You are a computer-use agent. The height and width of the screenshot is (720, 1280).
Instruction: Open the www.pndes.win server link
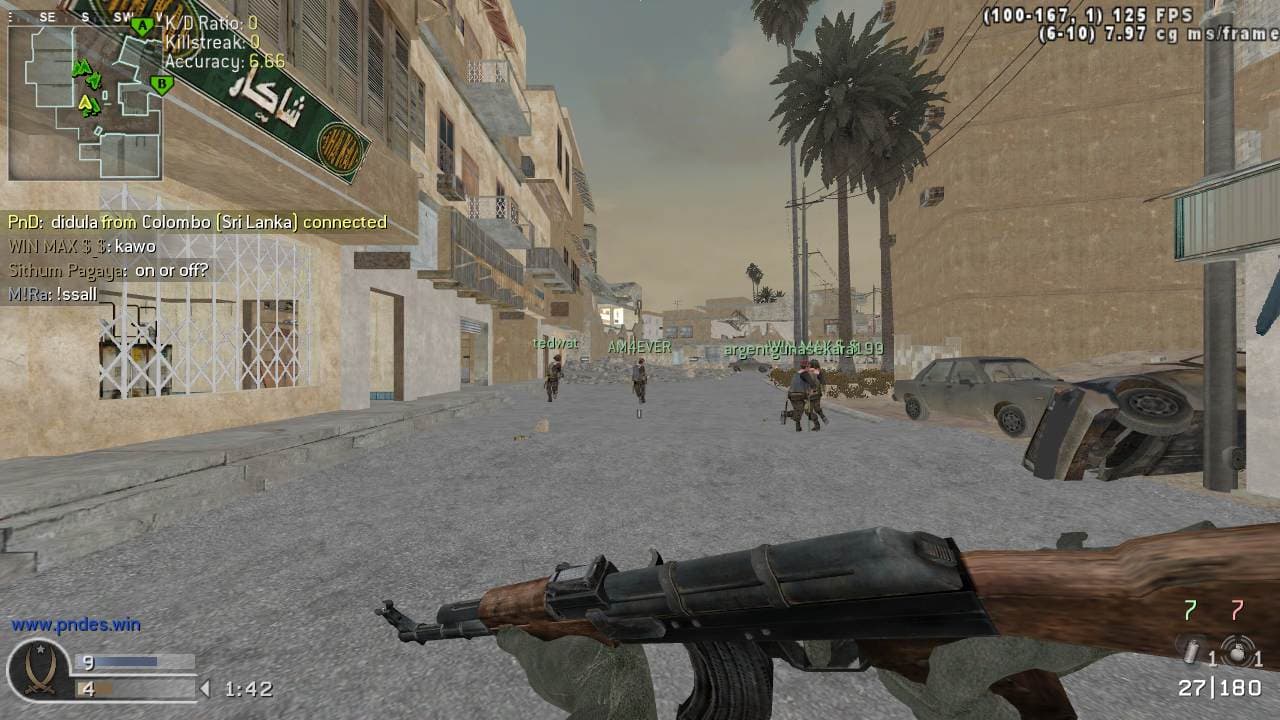76,625
